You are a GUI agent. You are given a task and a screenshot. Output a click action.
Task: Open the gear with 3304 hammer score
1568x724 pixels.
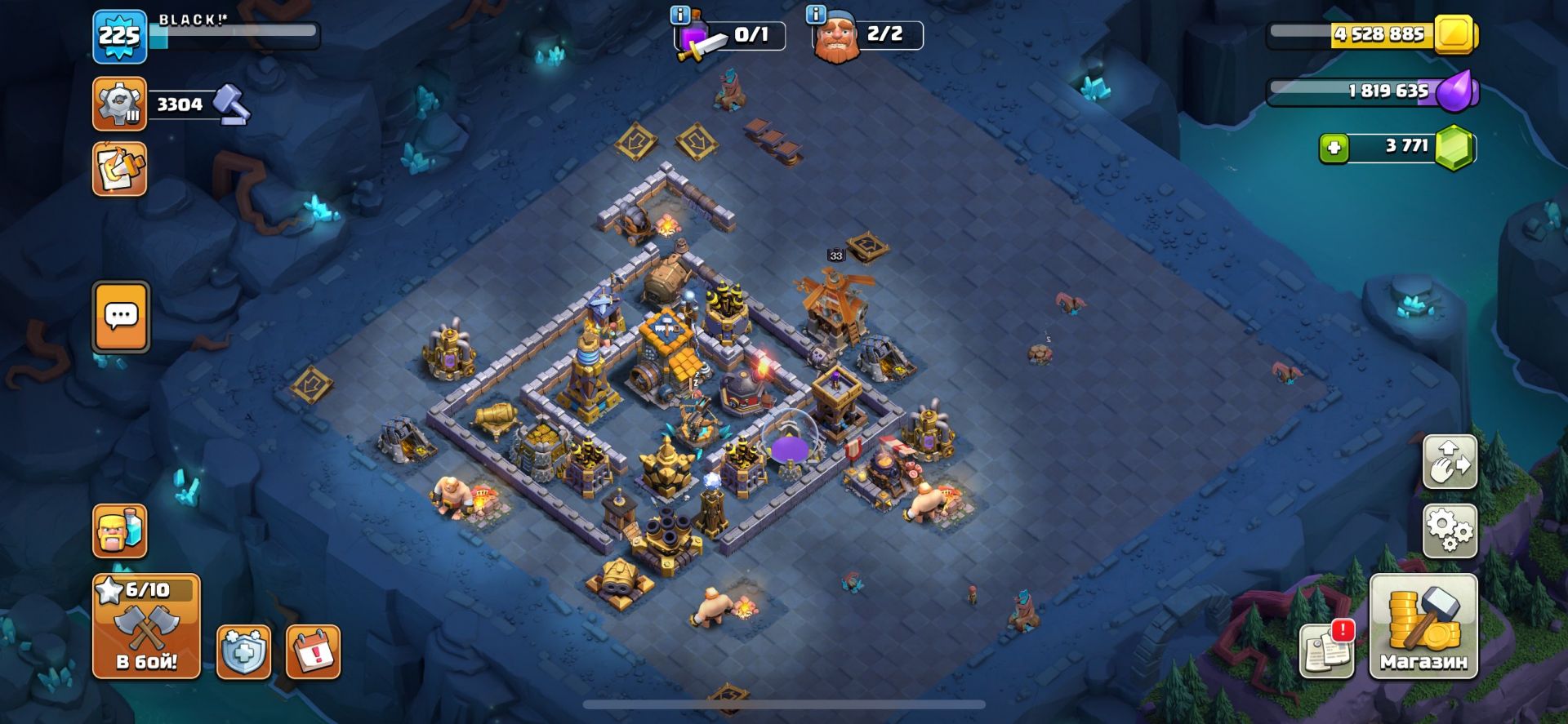tap(120, 104)
